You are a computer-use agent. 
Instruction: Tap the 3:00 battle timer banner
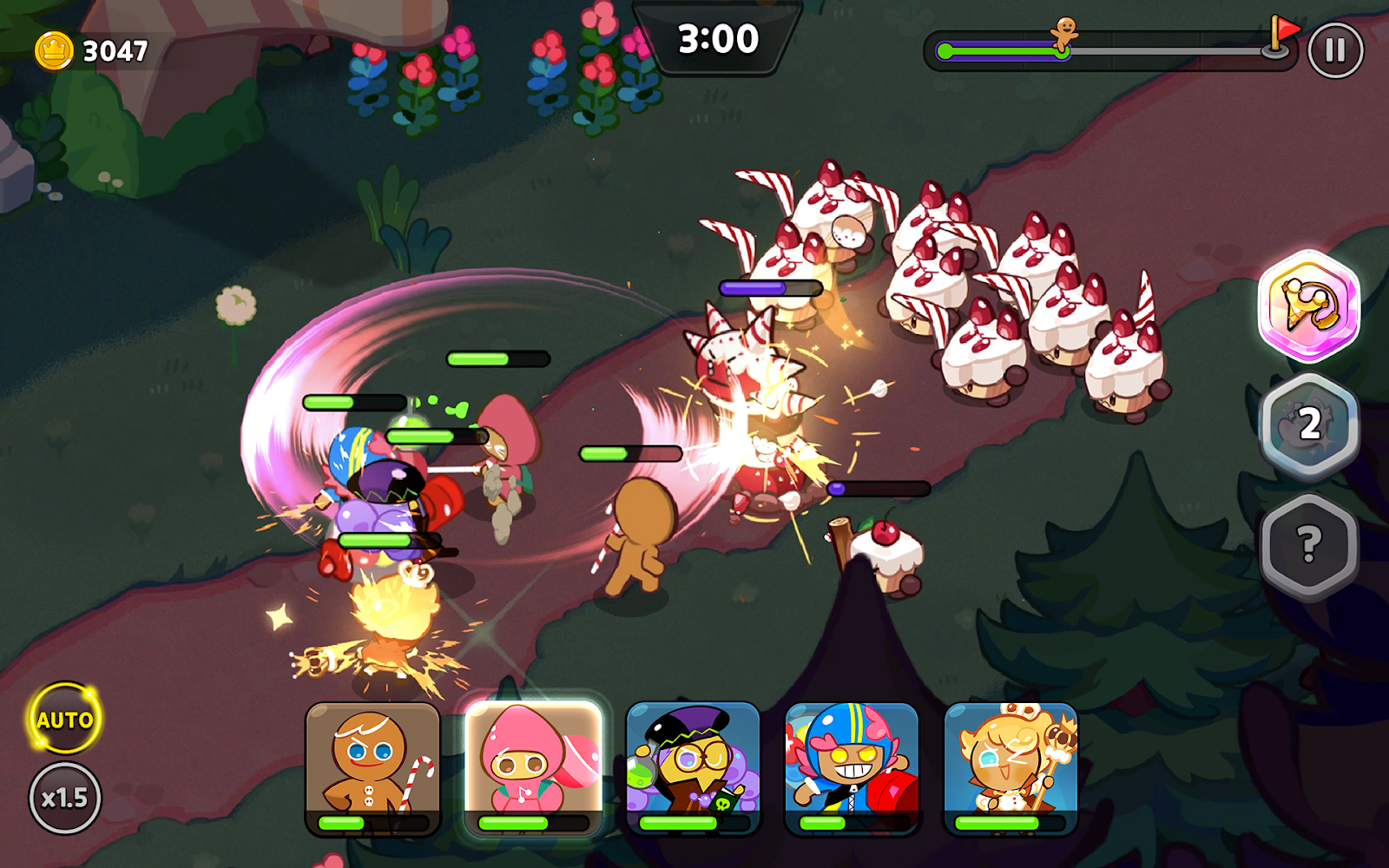(716, 38)
